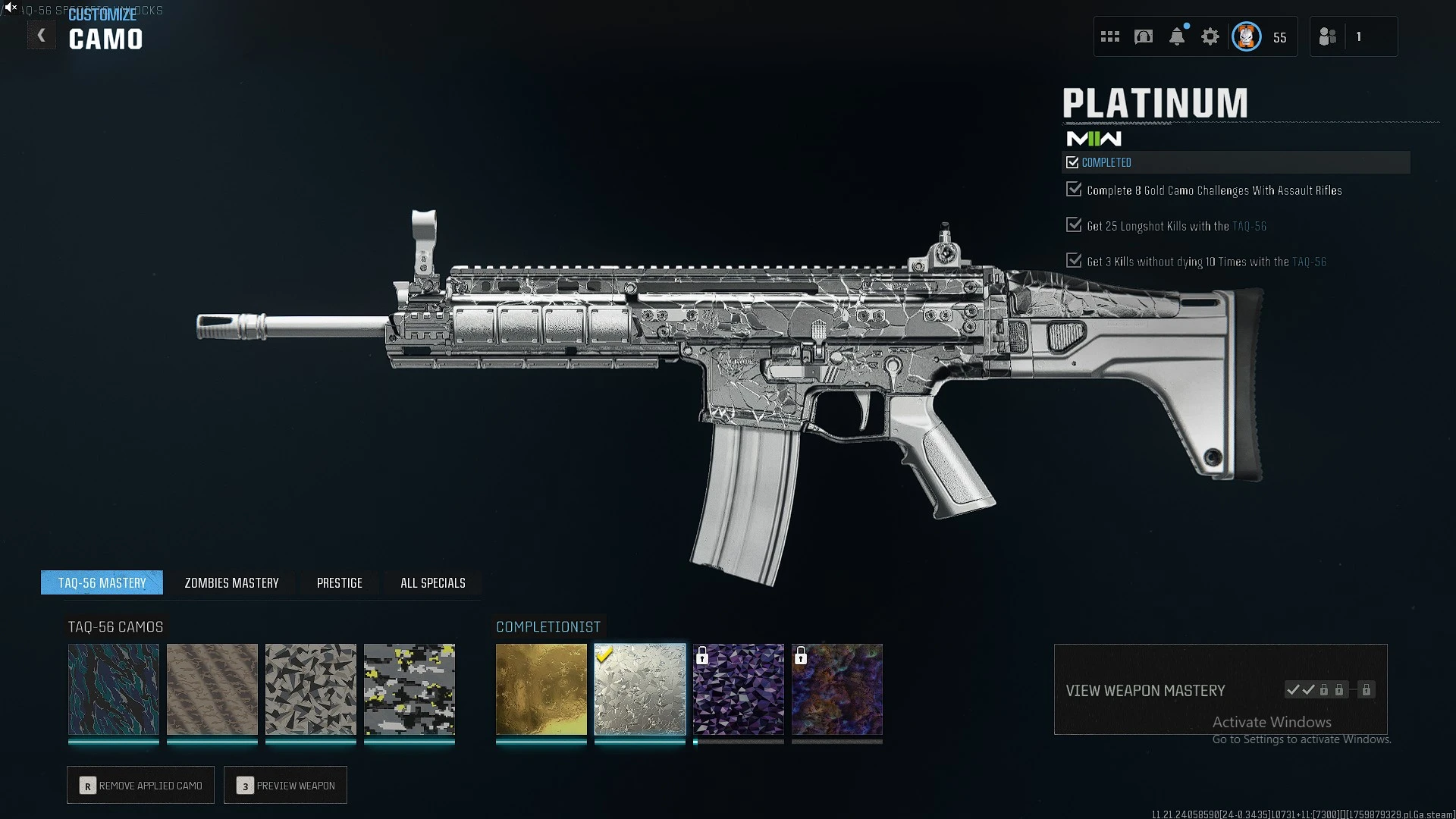The image size is (1456, 819).
Task: Show the All Specials tab
Action: 432,583
